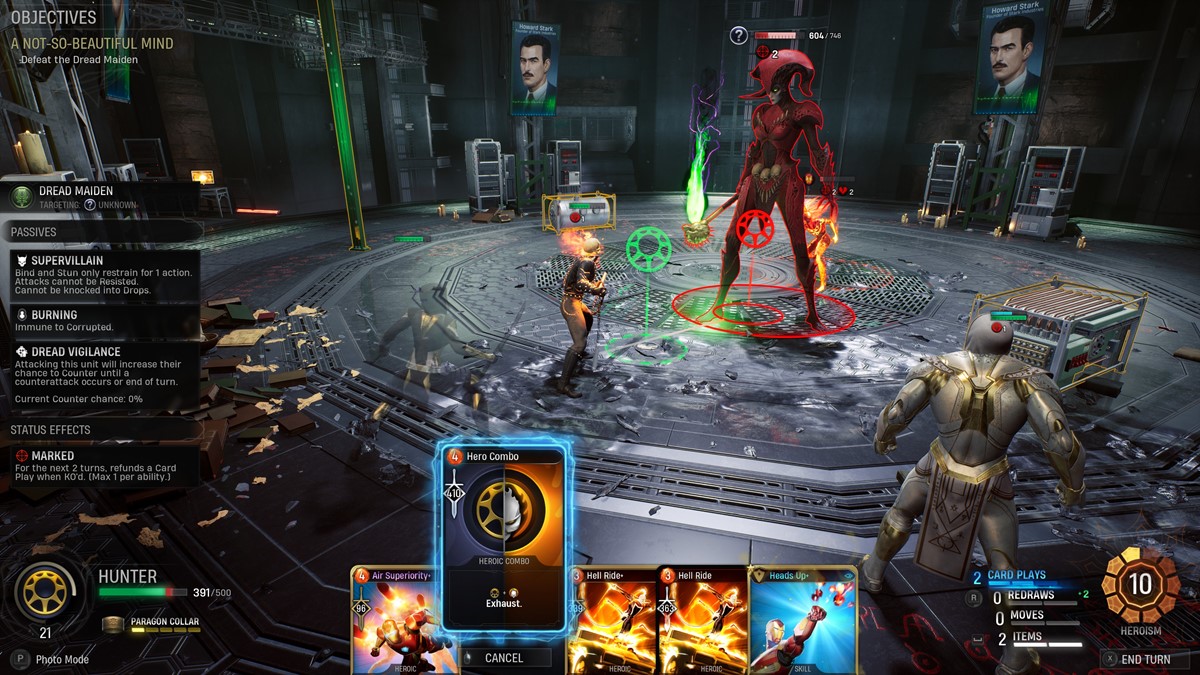Select the non-upgraded Hell Ride card
Viewport: 1200px width, 675px height.
[x=702, y=620]
